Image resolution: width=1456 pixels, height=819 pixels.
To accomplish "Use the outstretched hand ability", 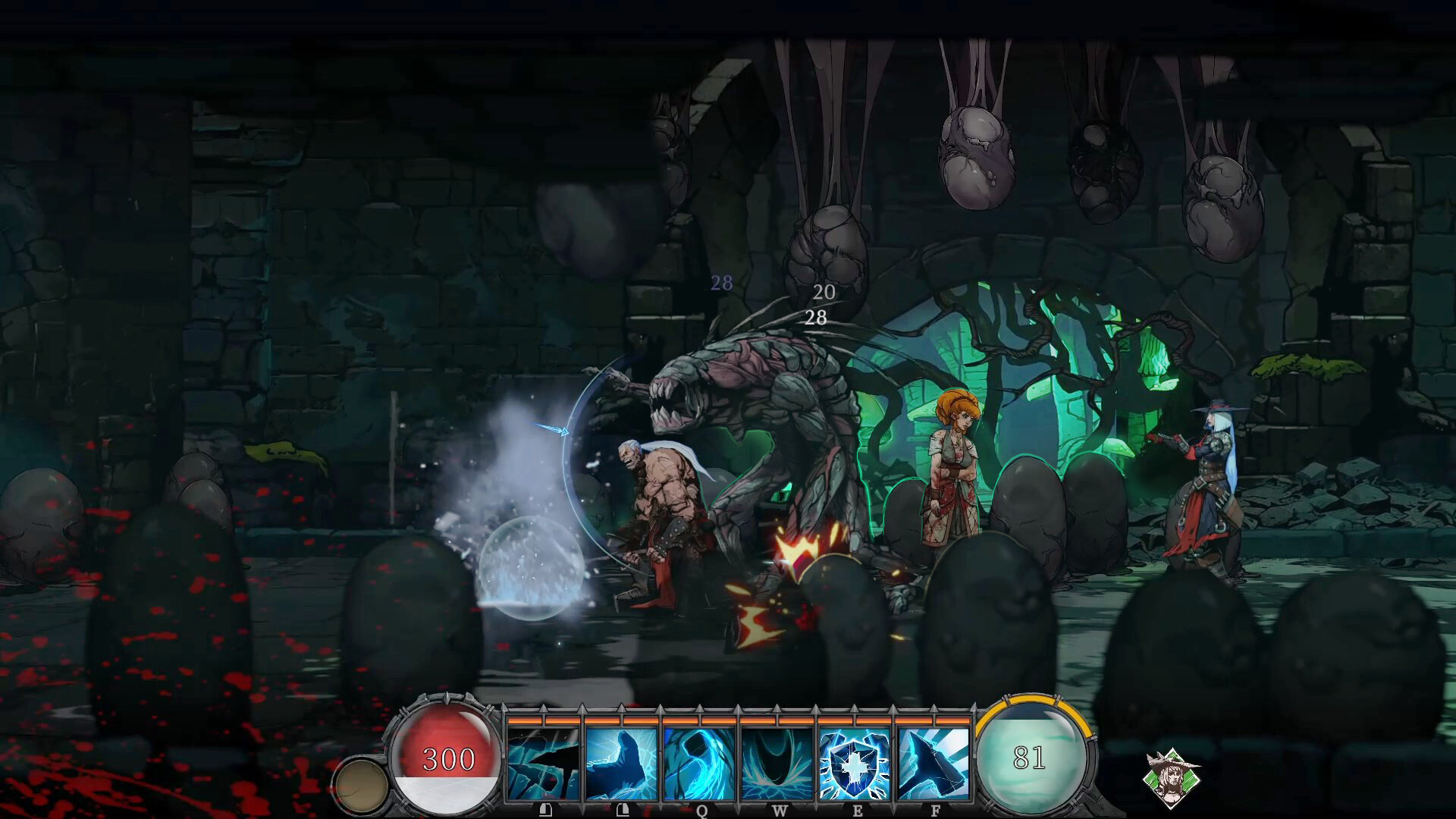I will (621, 764).
